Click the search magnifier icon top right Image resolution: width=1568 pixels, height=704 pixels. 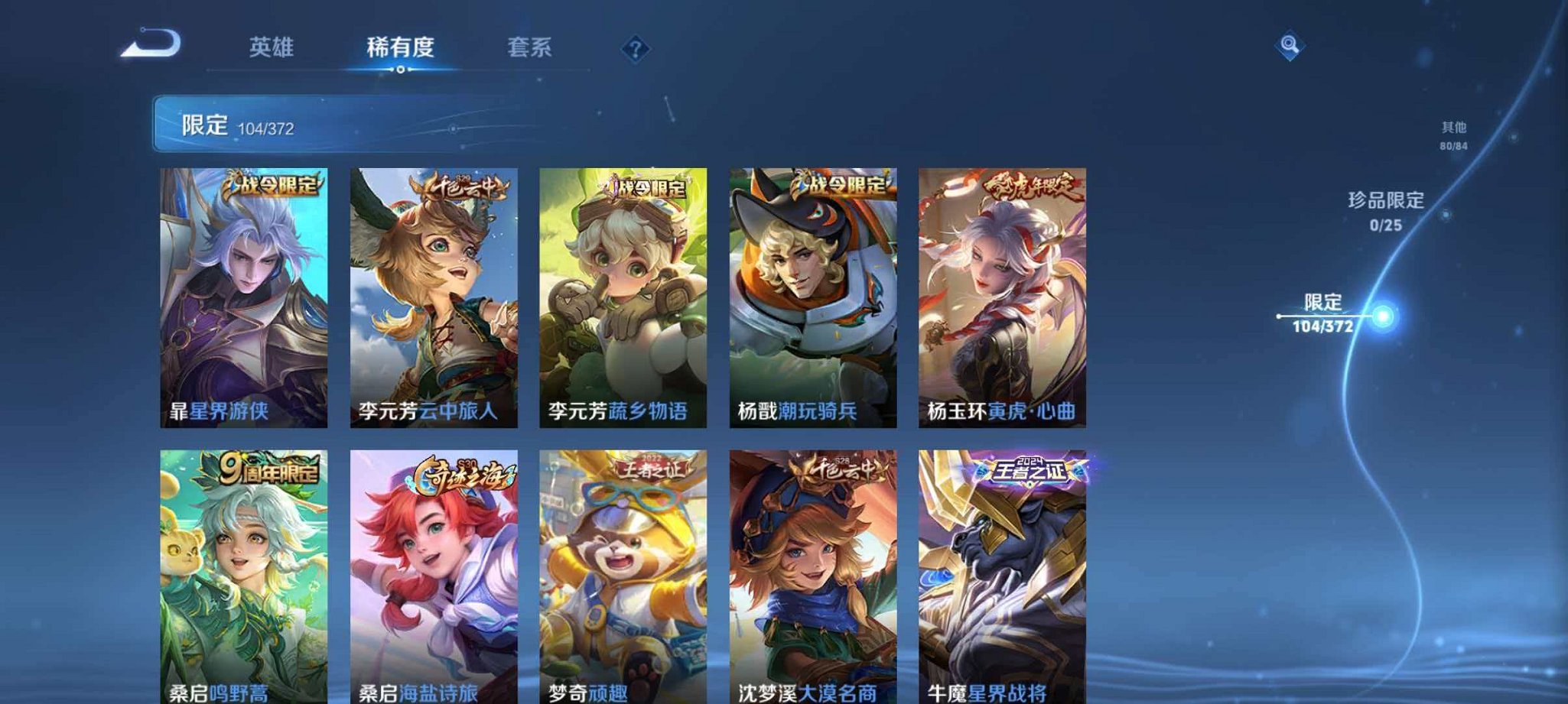tap(1289, 47)
